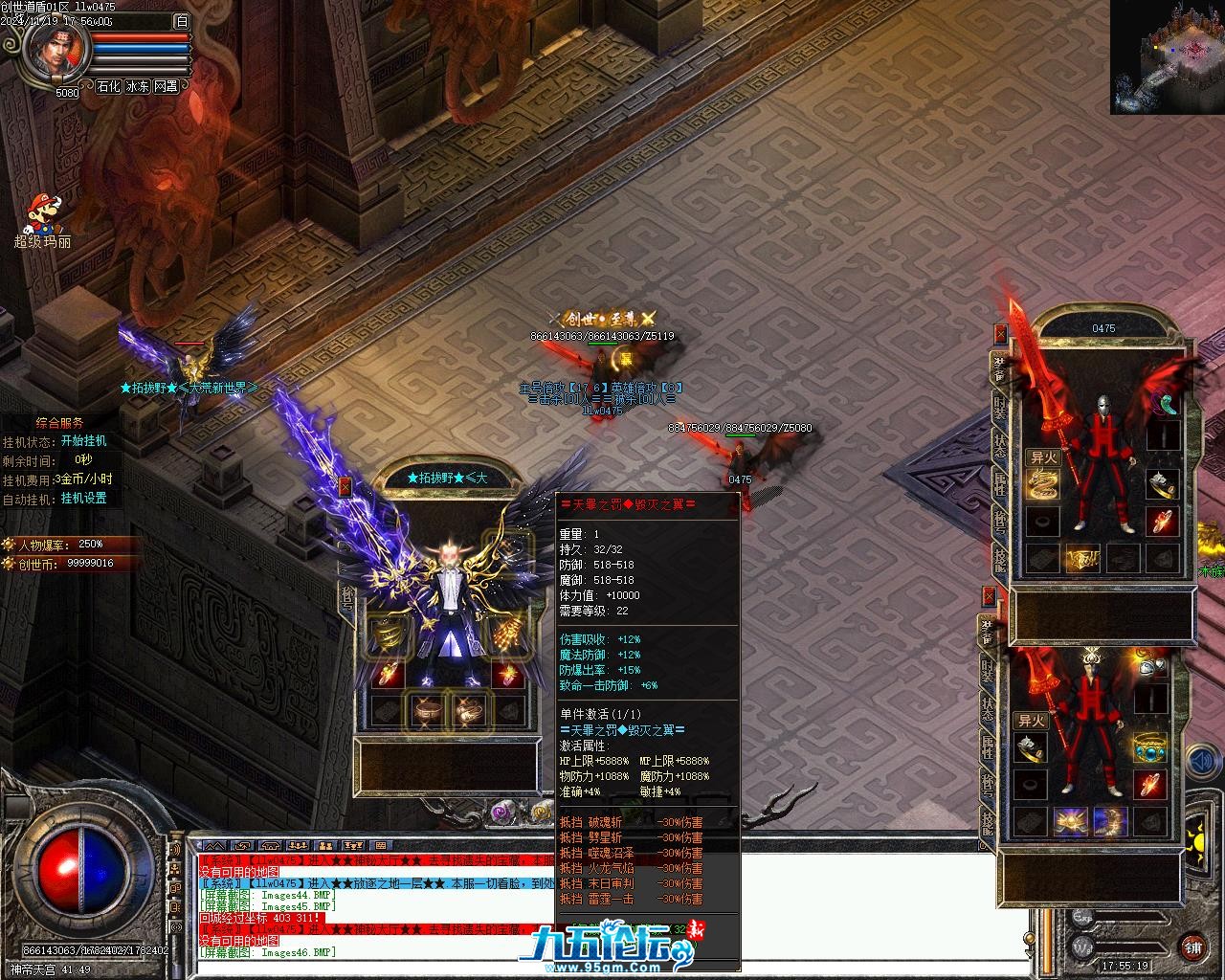
Task: Open 挂机设置 auto-battle settings
Action: point(83,499)
